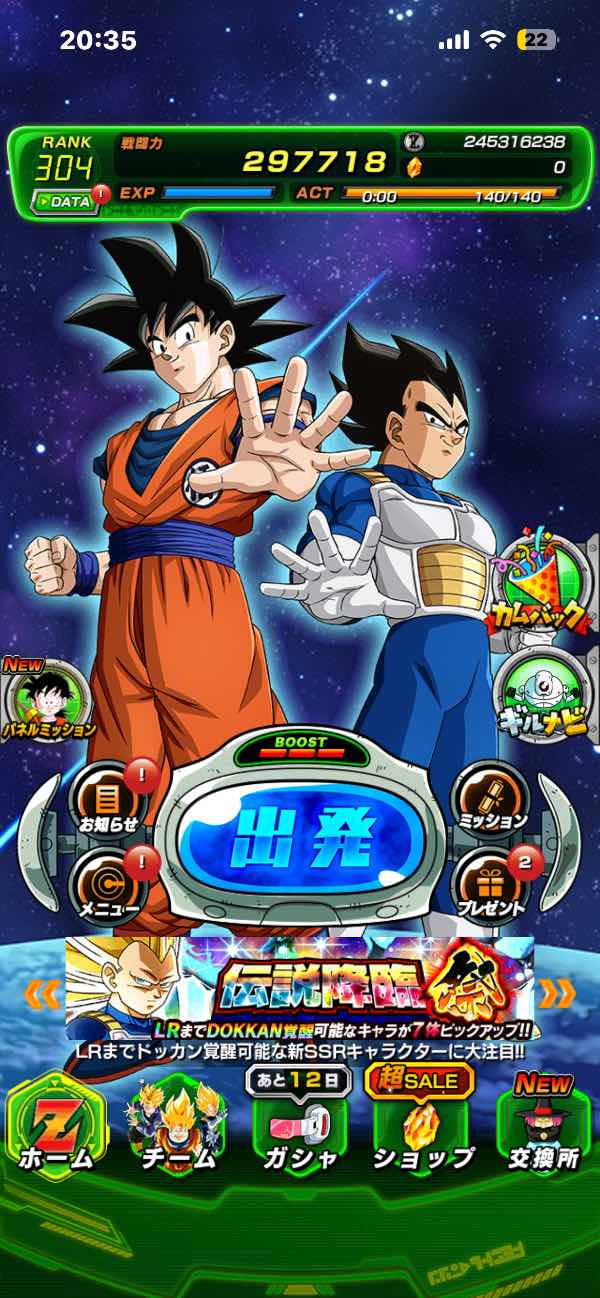The width and height of the screenshot is (600, 1298).
Task: Show previous banner with left arrows
Action: coord(42,993)
